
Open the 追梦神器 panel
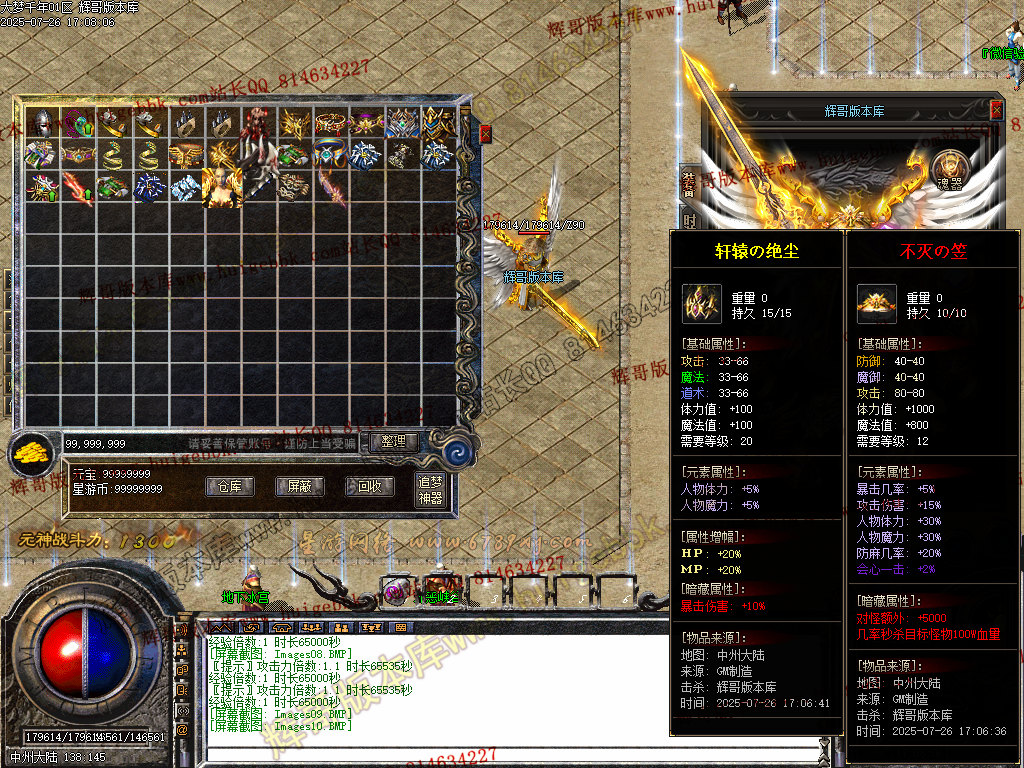430,490
